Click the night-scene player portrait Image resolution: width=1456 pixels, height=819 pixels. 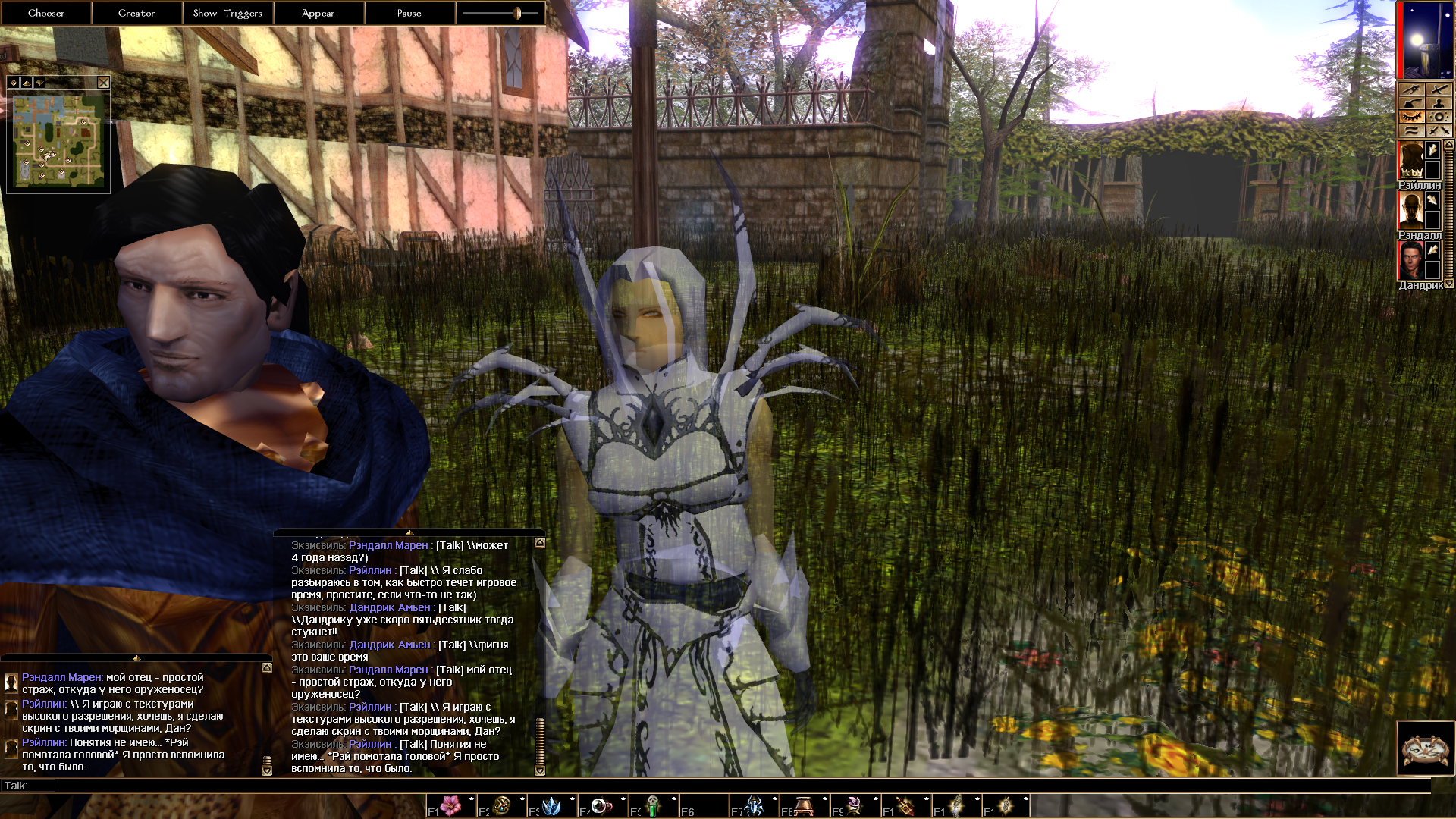tap(1426, 39)
